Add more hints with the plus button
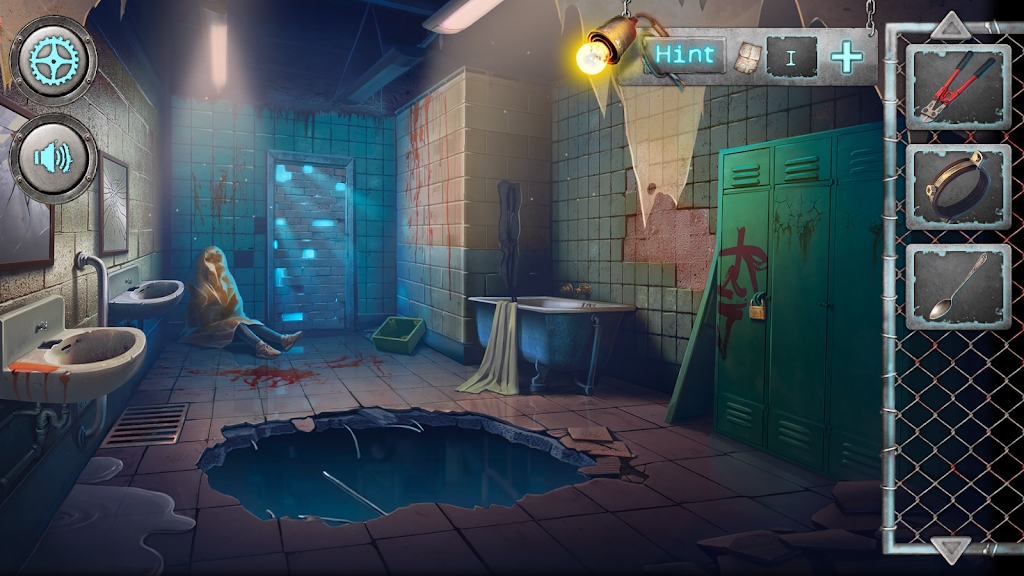 pos(846,57)
